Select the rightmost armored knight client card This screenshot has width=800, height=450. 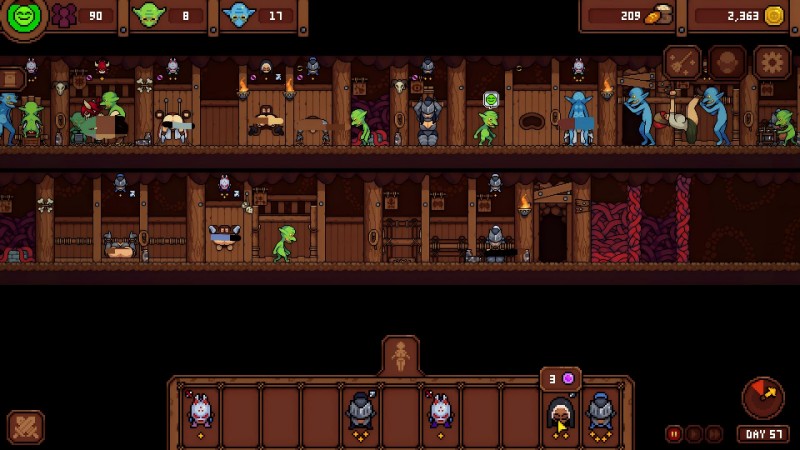coord(601,413)
